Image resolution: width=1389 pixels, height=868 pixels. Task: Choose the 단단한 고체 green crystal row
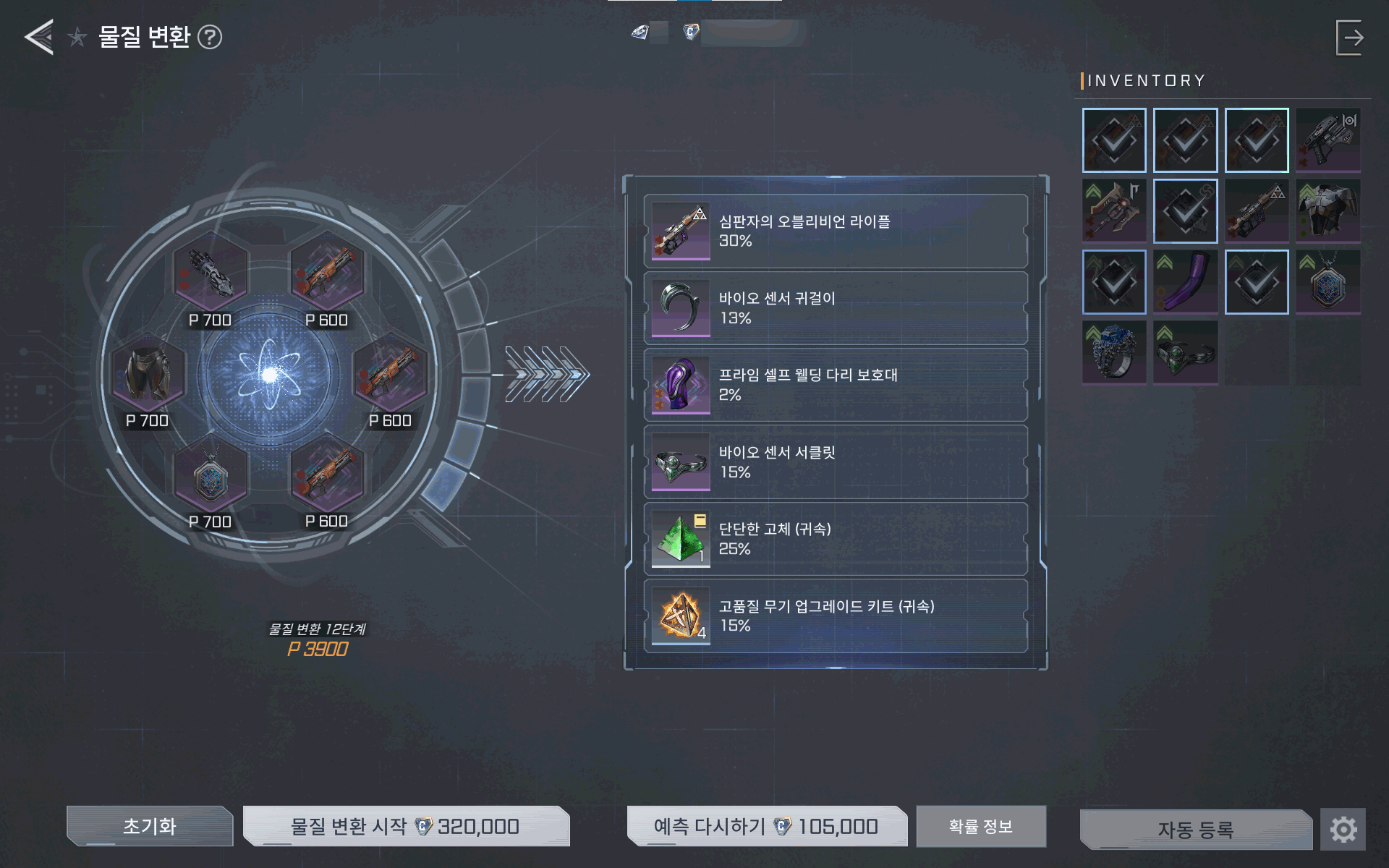pyautogui.click(x=836, y=539)
